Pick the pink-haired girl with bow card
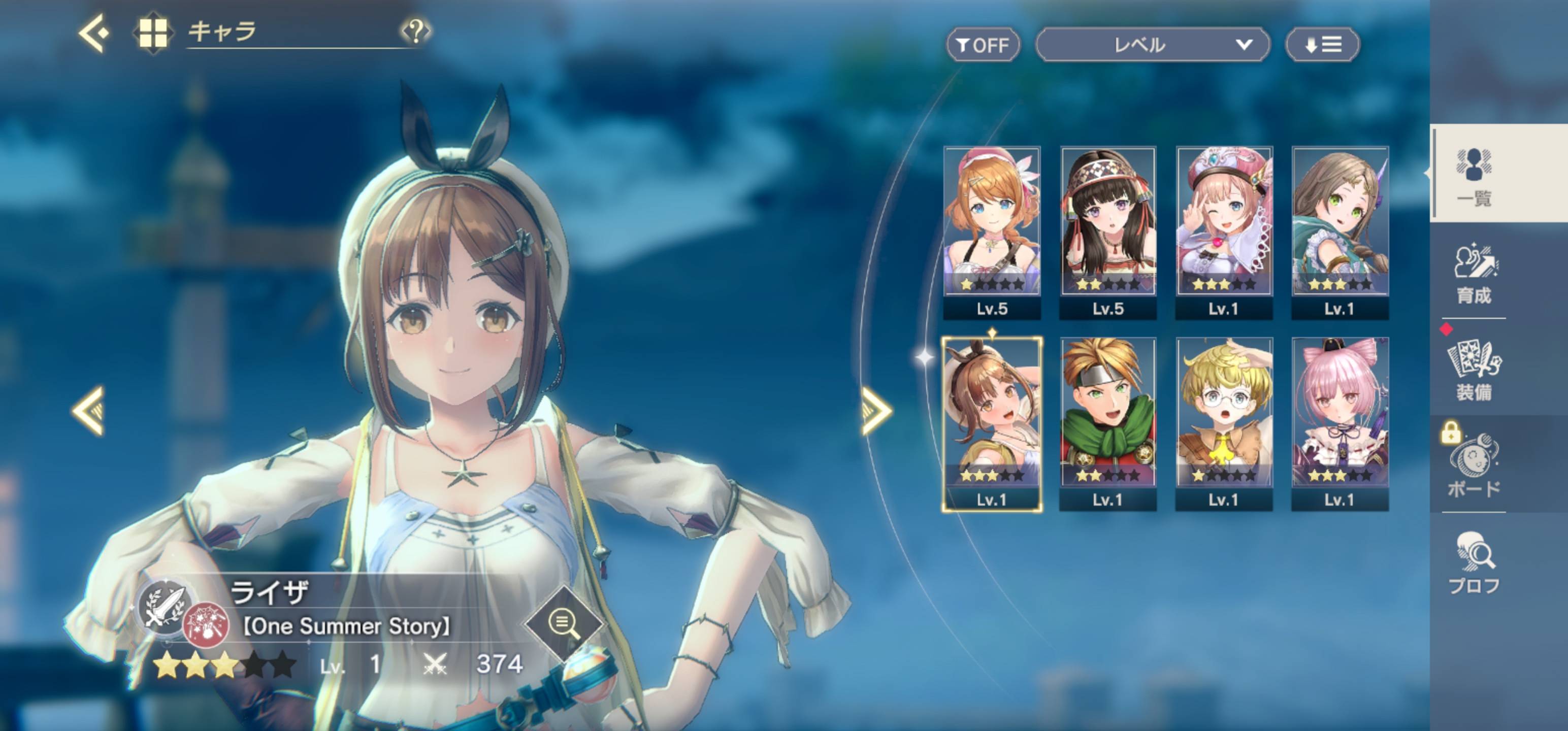 pos(1340,423)
